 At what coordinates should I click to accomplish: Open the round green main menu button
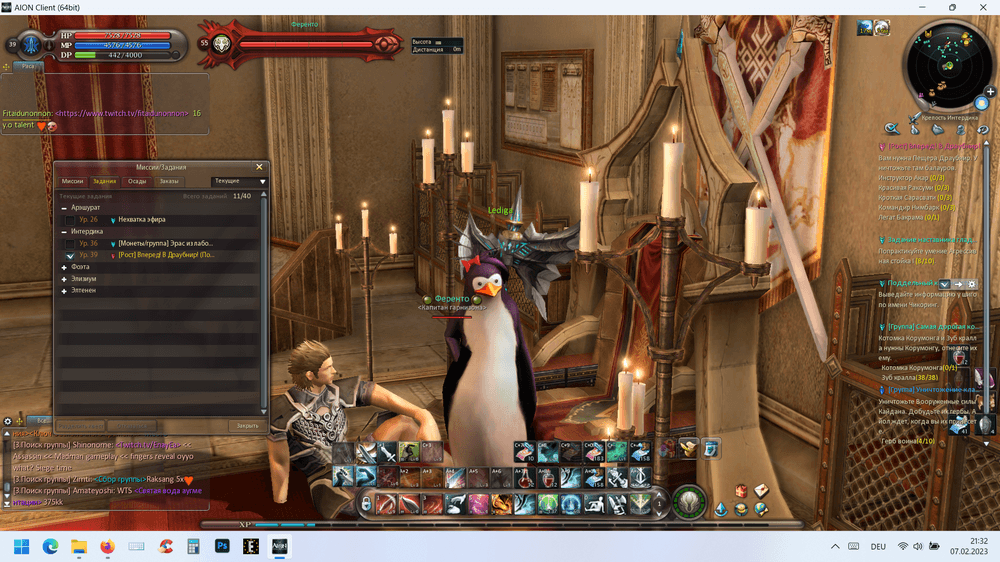pyautogui.click(x=687, y=501)
